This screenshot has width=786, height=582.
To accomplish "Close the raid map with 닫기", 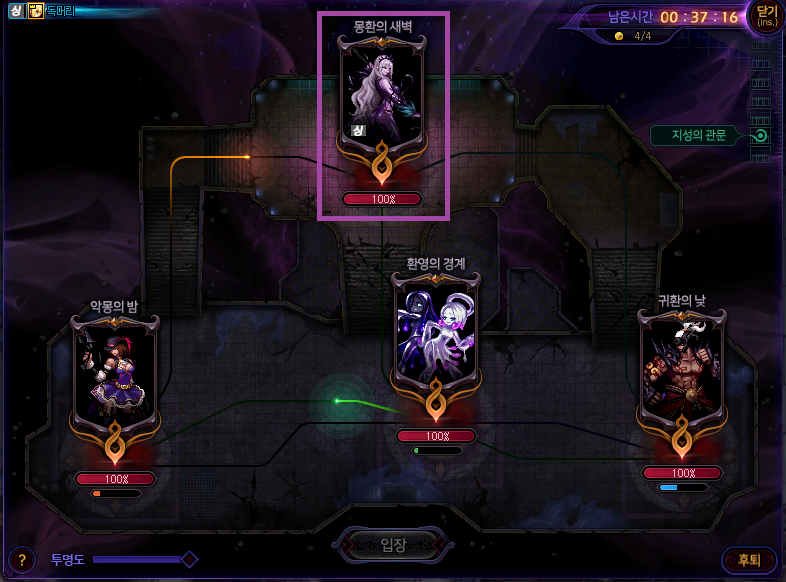I will [x=767, y=17].
